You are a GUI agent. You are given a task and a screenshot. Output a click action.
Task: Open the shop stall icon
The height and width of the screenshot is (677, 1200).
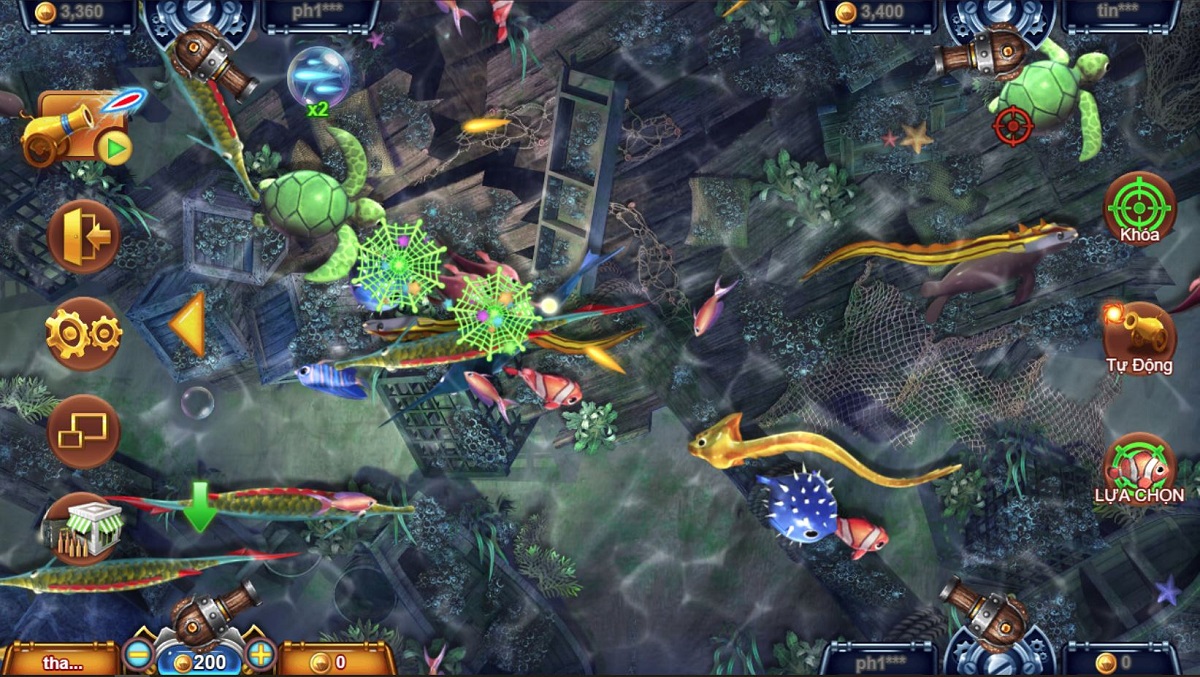click(x=84, y=527)
